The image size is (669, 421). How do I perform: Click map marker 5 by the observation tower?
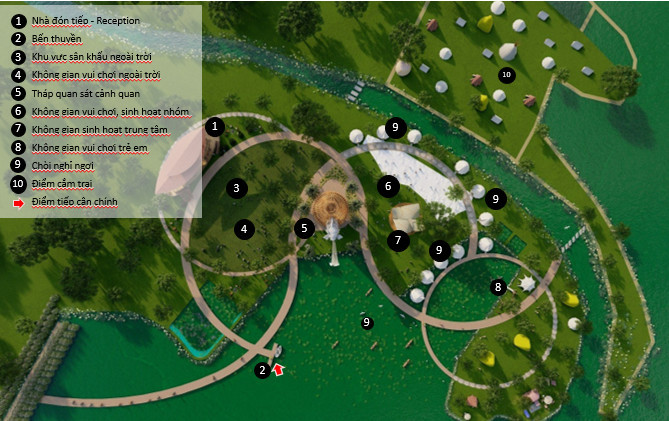click(x=304, y=228)
